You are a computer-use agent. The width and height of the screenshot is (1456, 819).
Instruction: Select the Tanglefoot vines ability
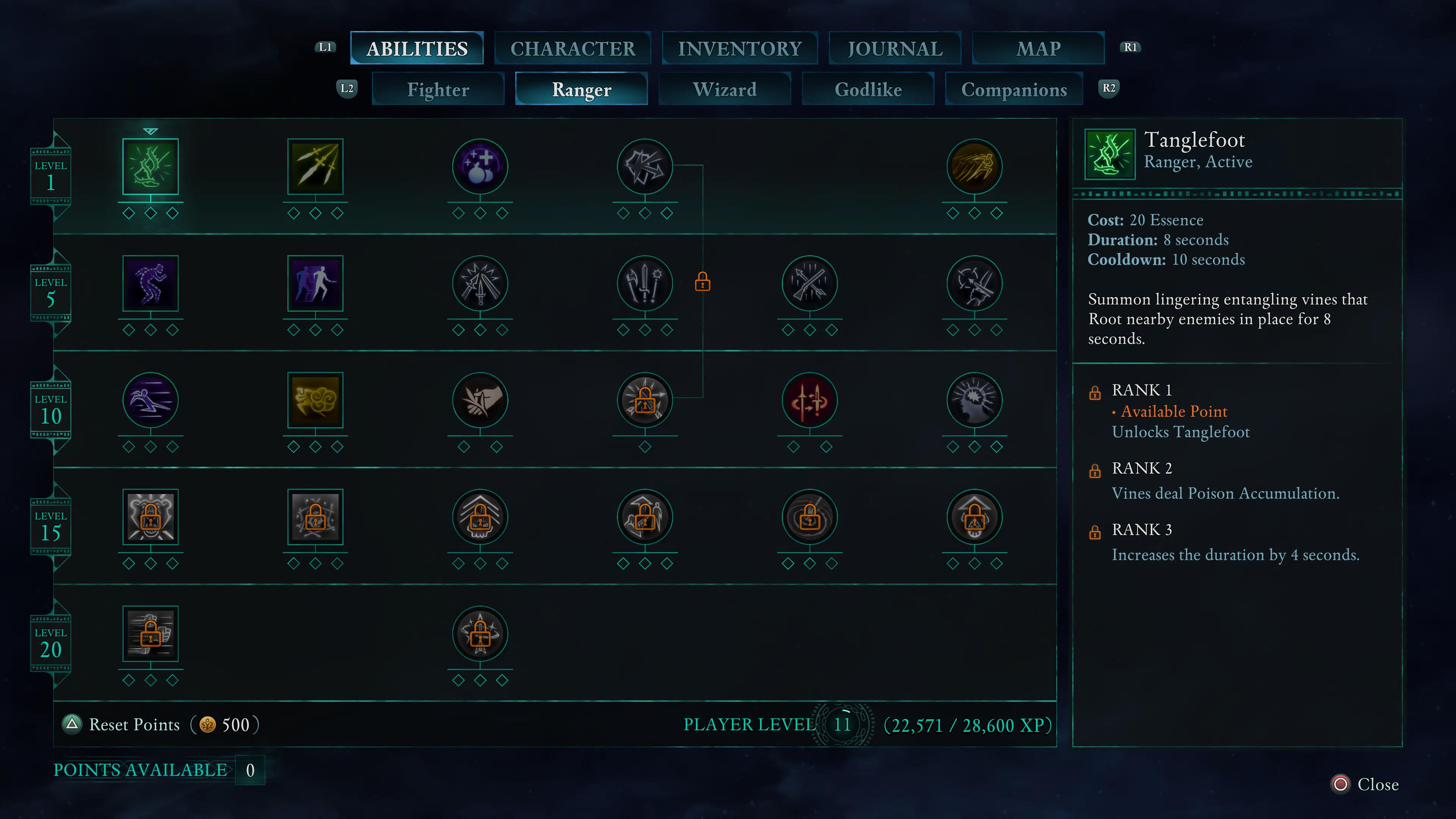pyautogui.click(x=151, y=167)
